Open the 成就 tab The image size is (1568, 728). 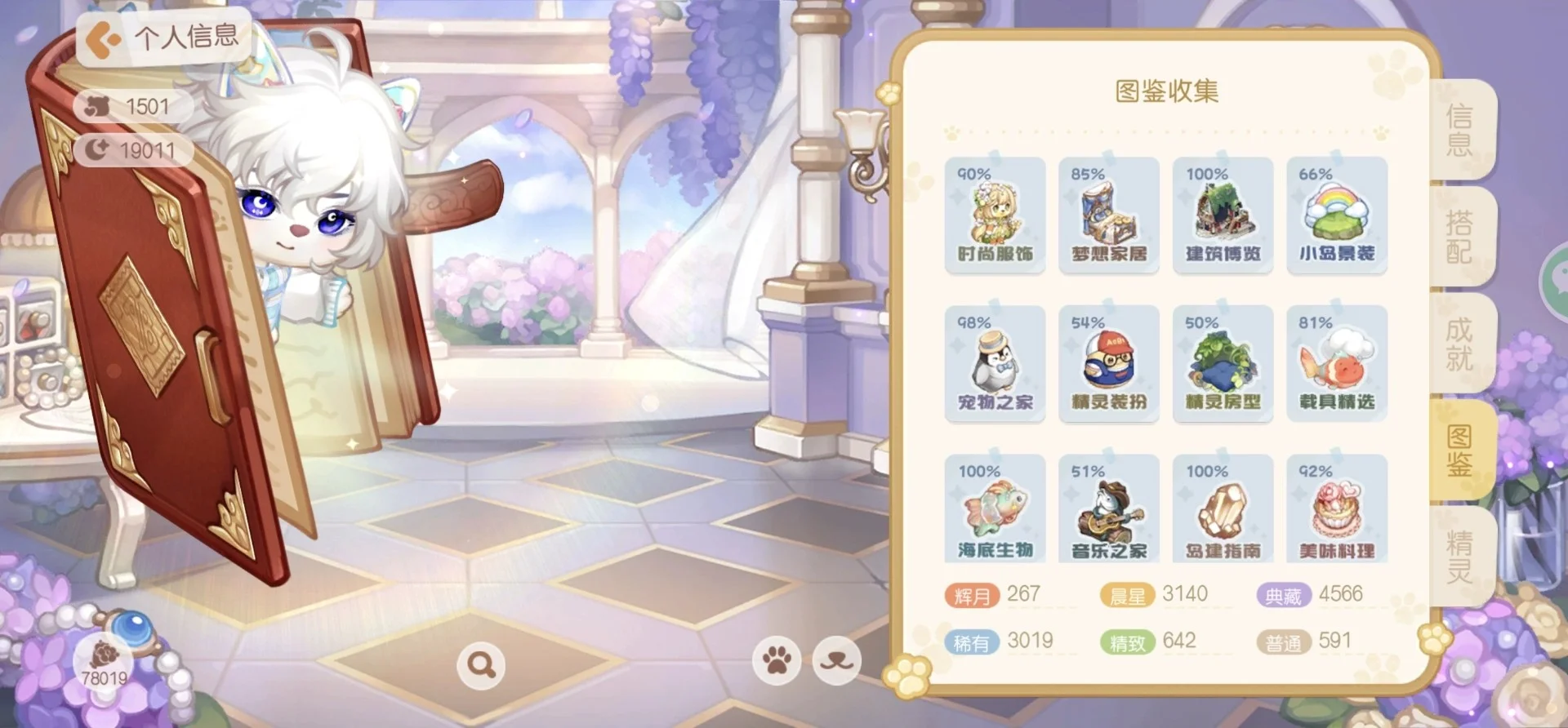tap(1460, 344)
